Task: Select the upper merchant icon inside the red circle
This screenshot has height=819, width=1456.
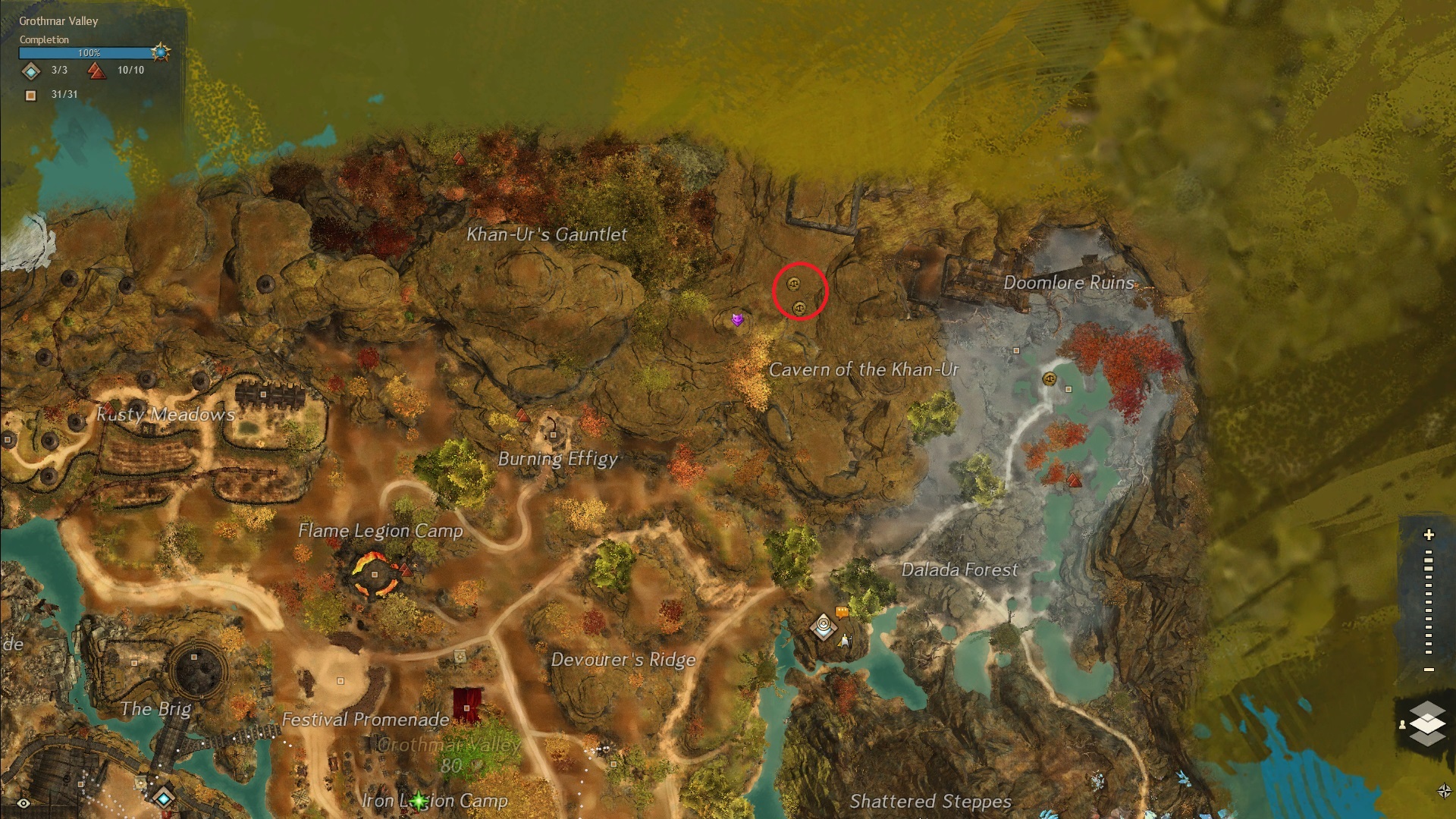Action: (x=793, y=284)
